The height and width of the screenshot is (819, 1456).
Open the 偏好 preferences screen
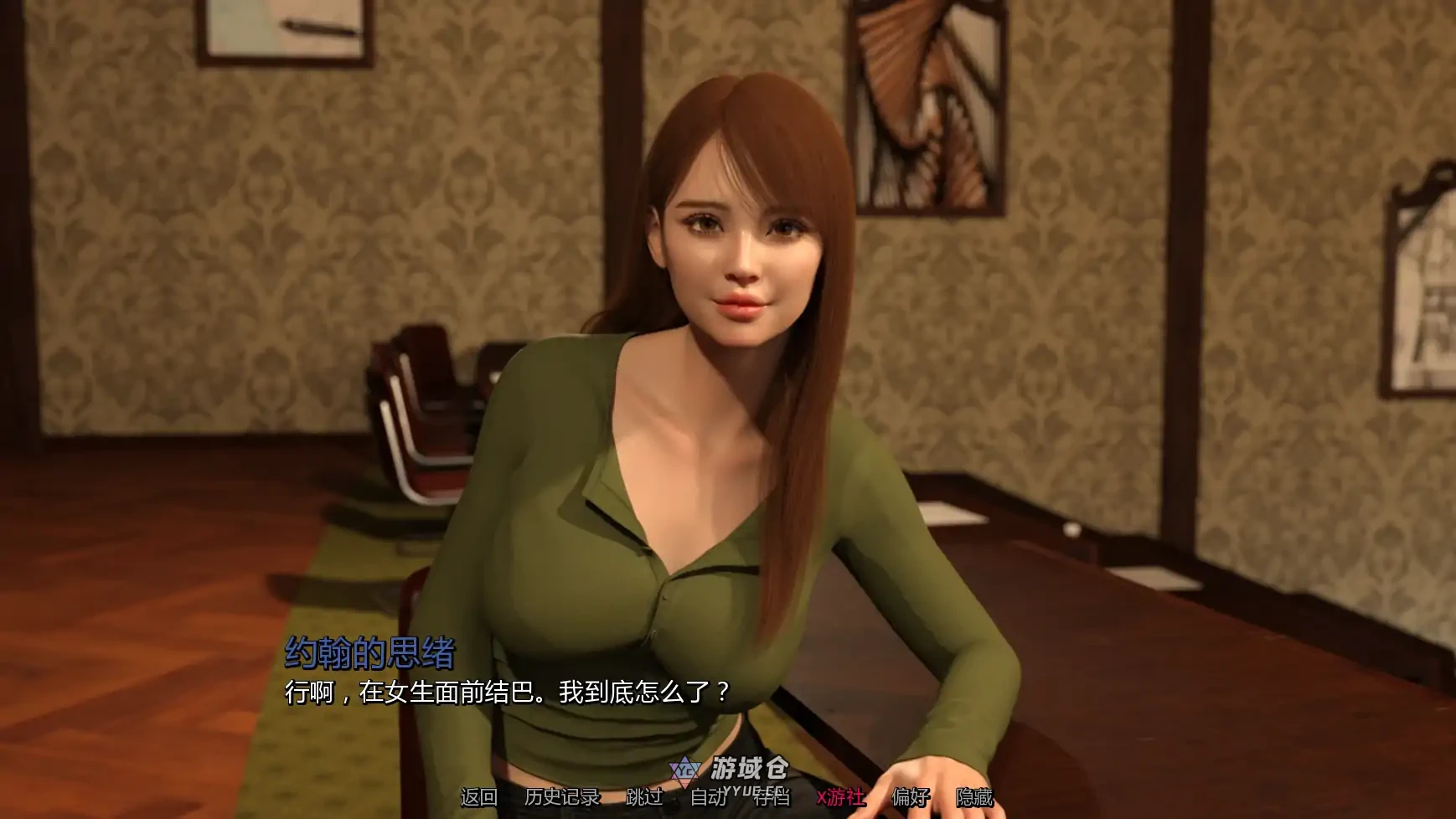coord(911,797)
